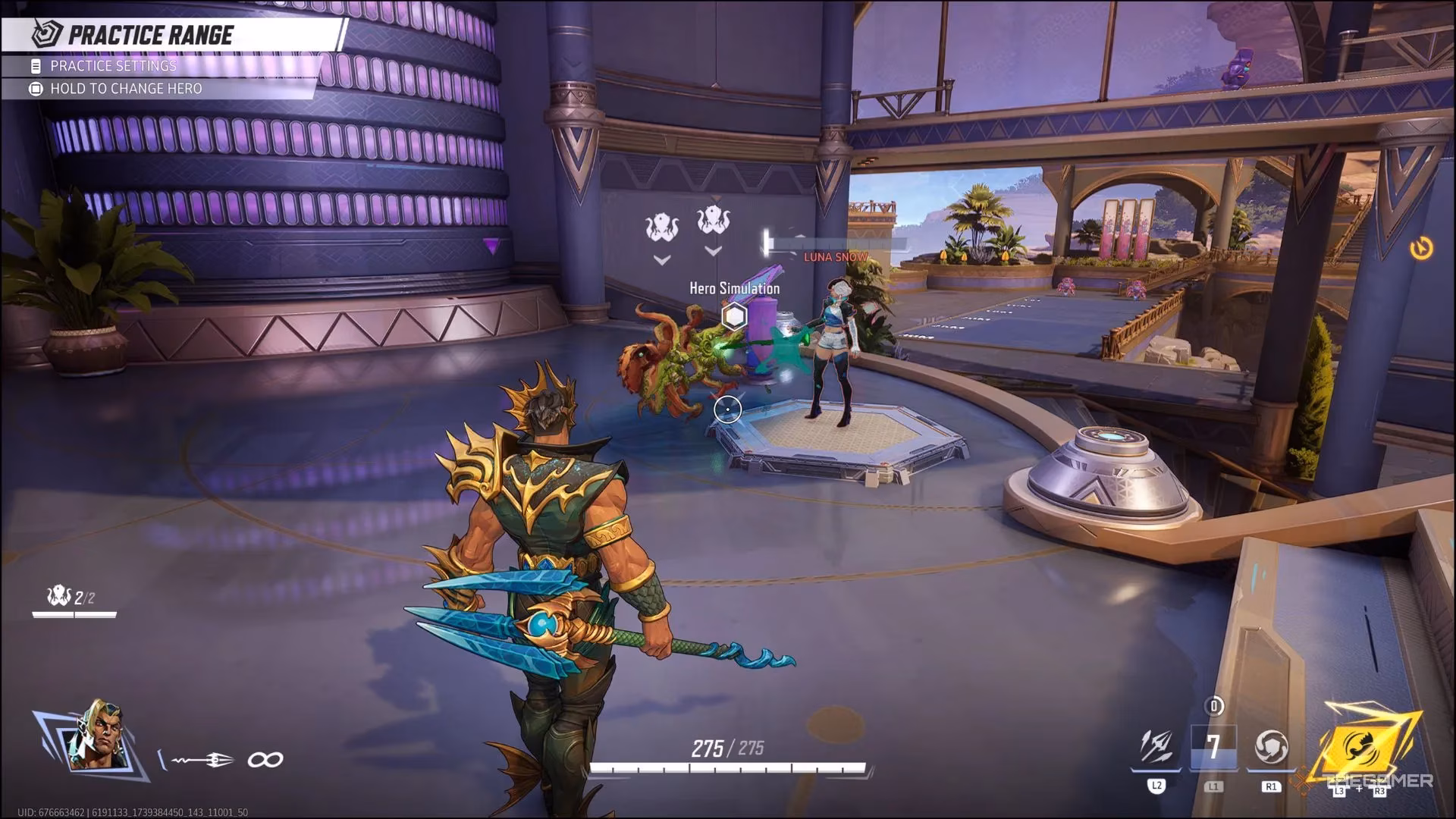1456x819 pixels.
Task: Click the ability slot on 7-second cooldown
Action: [1213, 747]
